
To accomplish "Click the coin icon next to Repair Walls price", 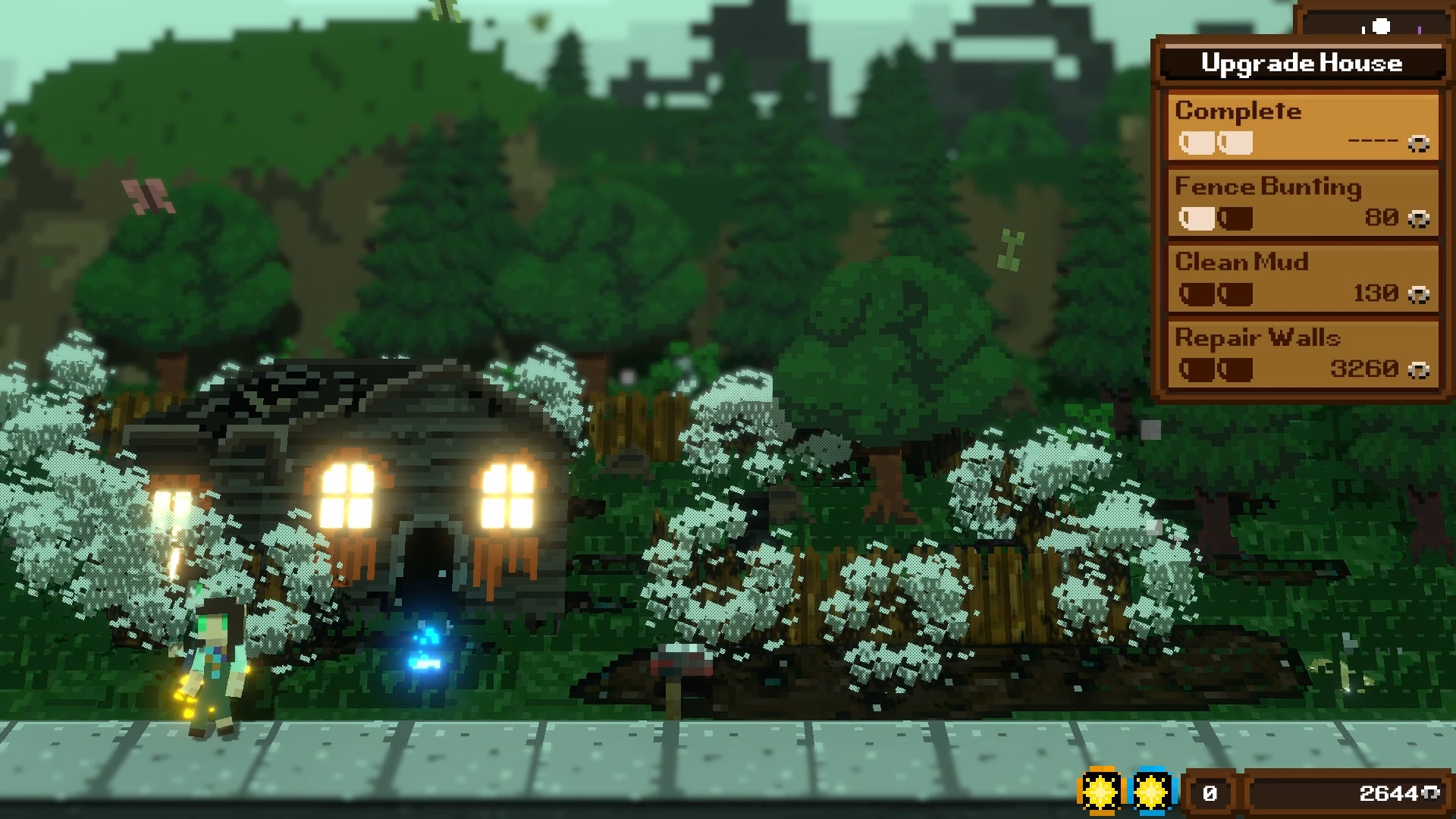I will [x=1420, y=370].
